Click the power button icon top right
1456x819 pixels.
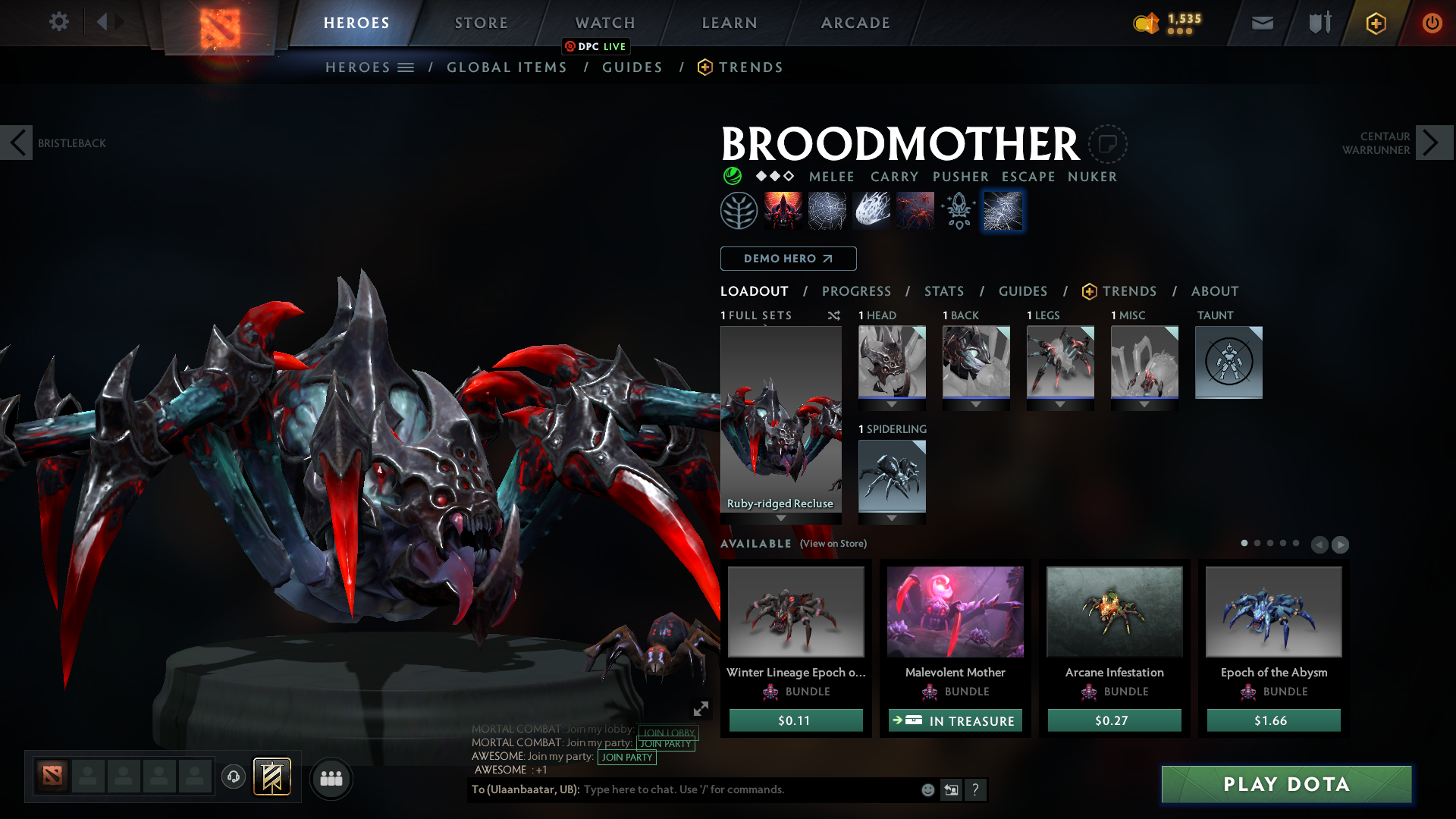click(1432, 23)
